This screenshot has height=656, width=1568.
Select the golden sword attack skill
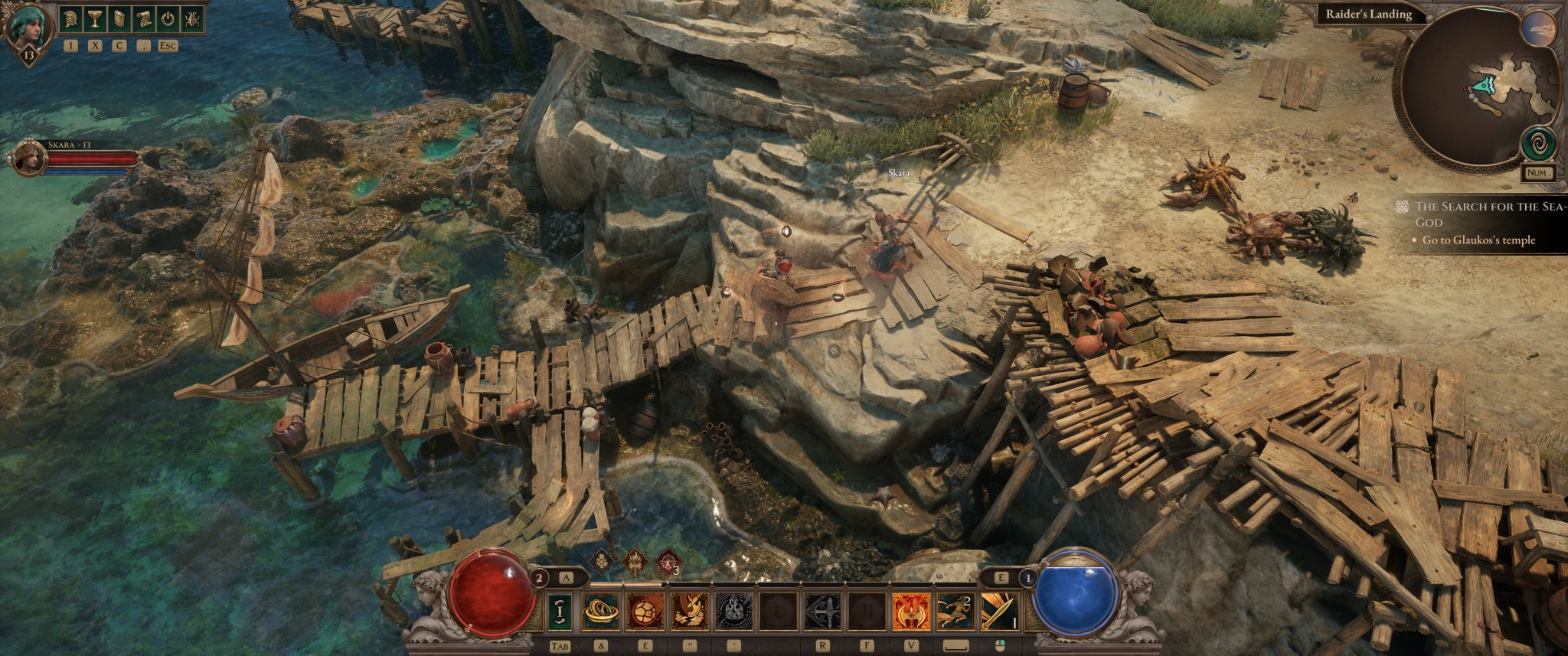click(999, 611)
